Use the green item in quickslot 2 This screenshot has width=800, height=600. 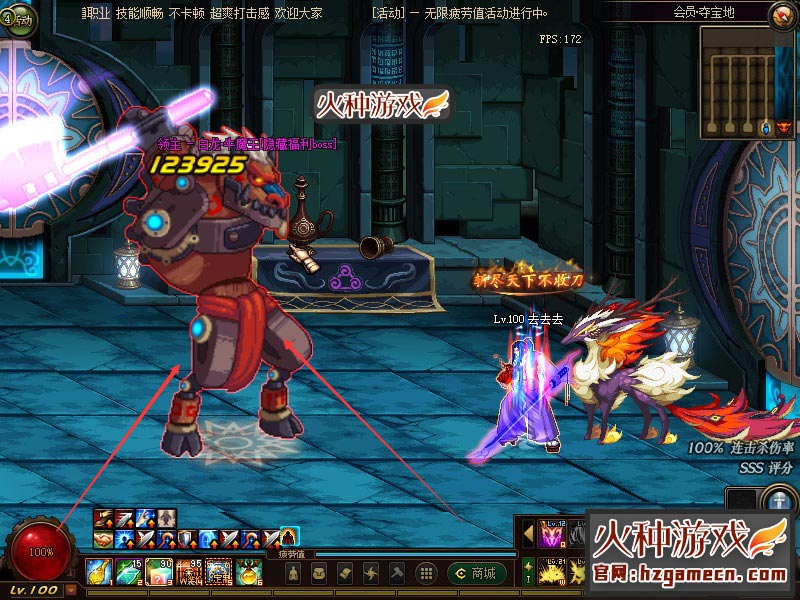click(128, 572)
